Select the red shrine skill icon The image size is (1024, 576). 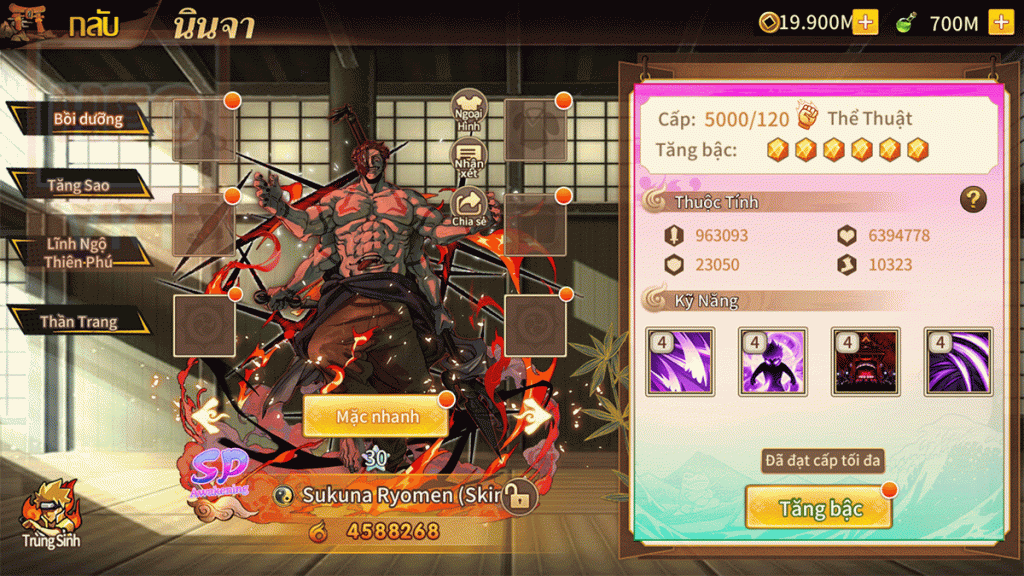[866, 361]
